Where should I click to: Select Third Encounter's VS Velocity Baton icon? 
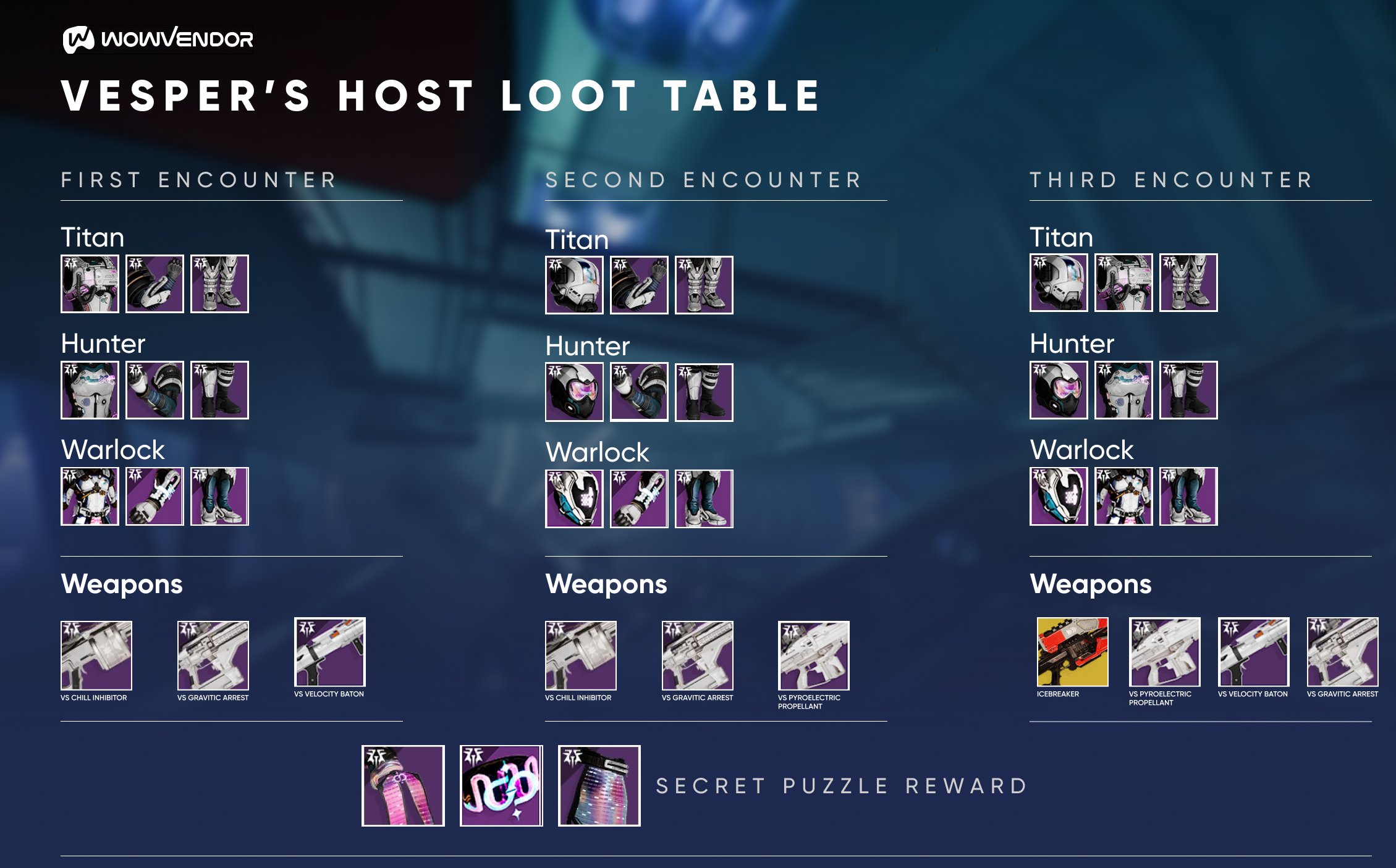[1253, 652]
